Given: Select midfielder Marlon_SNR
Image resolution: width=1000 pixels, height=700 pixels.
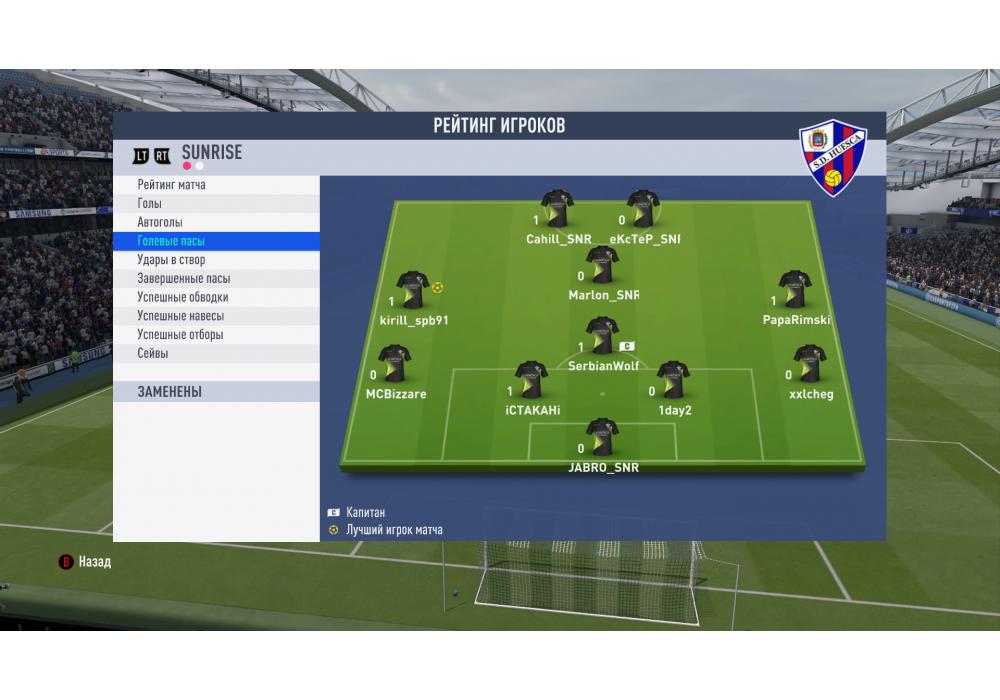Looking at the screenshot, I should [x=602, y=265].
